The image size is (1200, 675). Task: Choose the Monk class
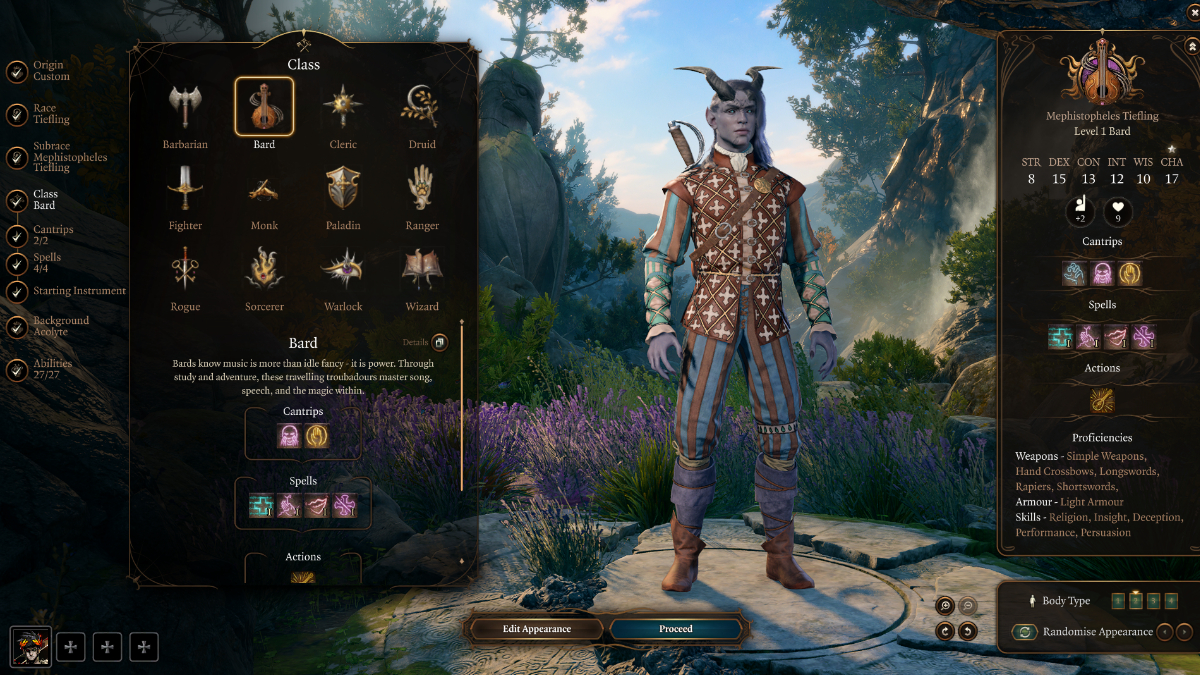click(264, 188)
